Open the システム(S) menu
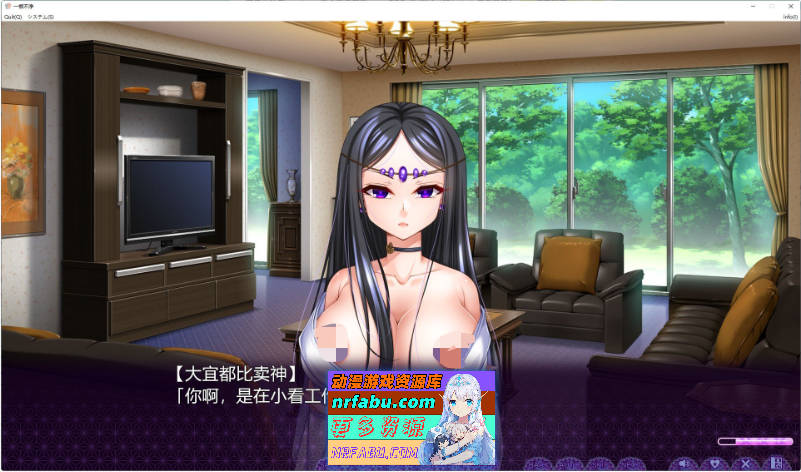 pyautogui.click(x=41, y=17)
